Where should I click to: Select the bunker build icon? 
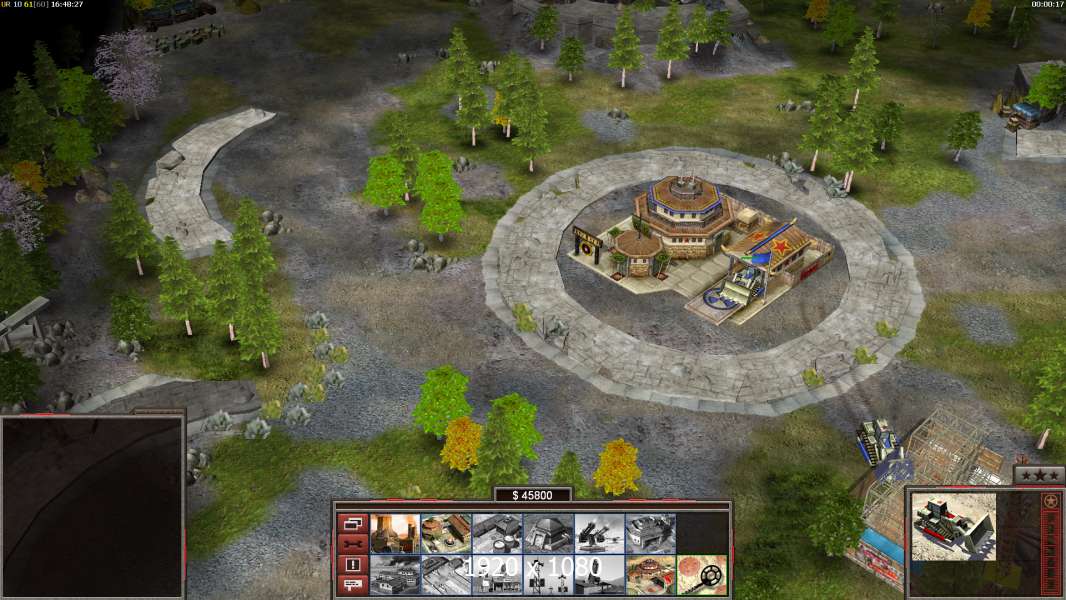point(548,533)
